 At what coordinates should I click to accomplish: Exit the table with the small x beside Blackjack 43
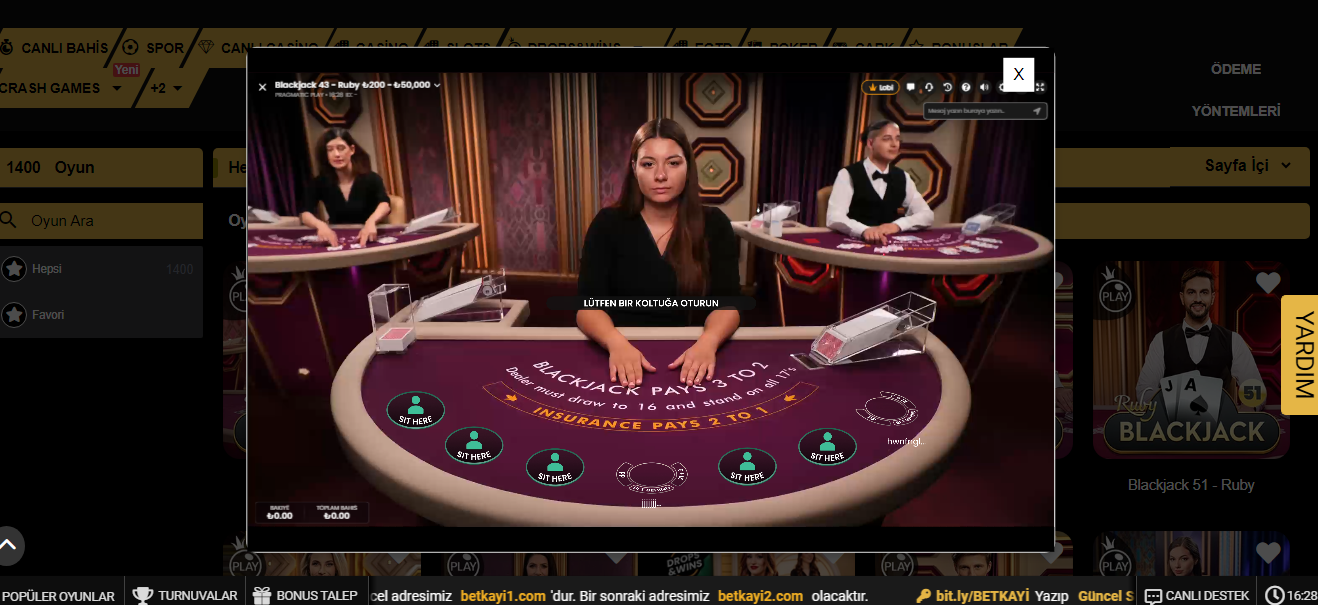[262, 87]
